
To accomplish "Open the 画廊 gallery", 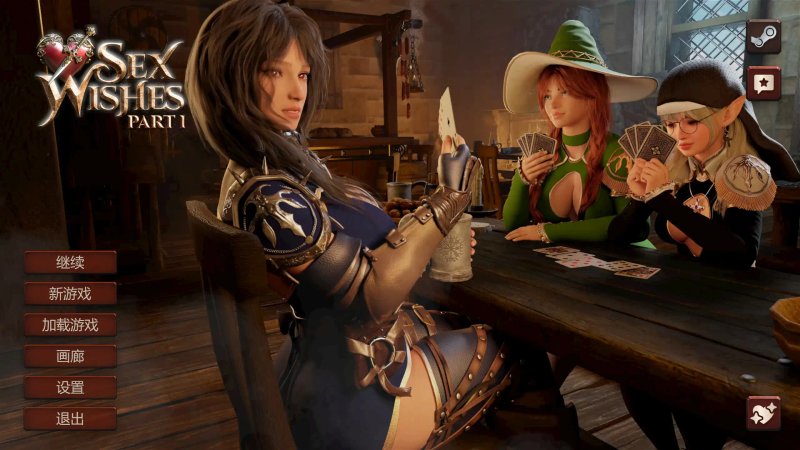I will tap(70, 356).
